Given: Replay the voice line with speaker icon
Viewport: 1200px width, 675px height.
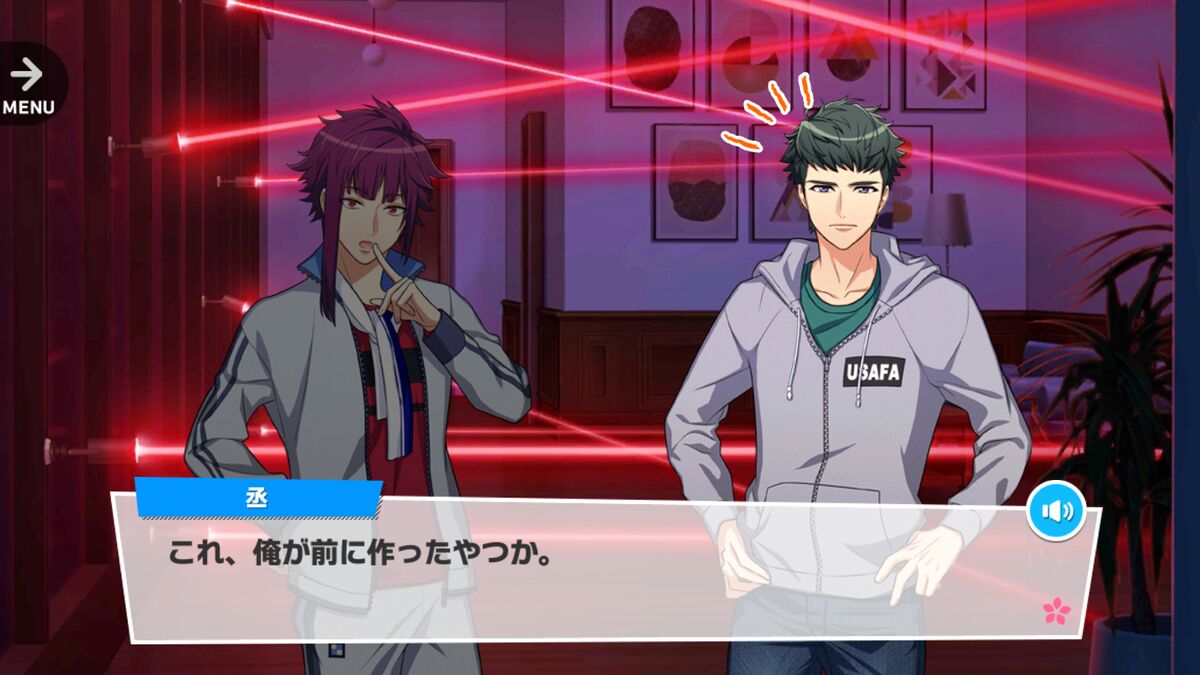Looking at the screenshot, I should [x=1056, y=511].
